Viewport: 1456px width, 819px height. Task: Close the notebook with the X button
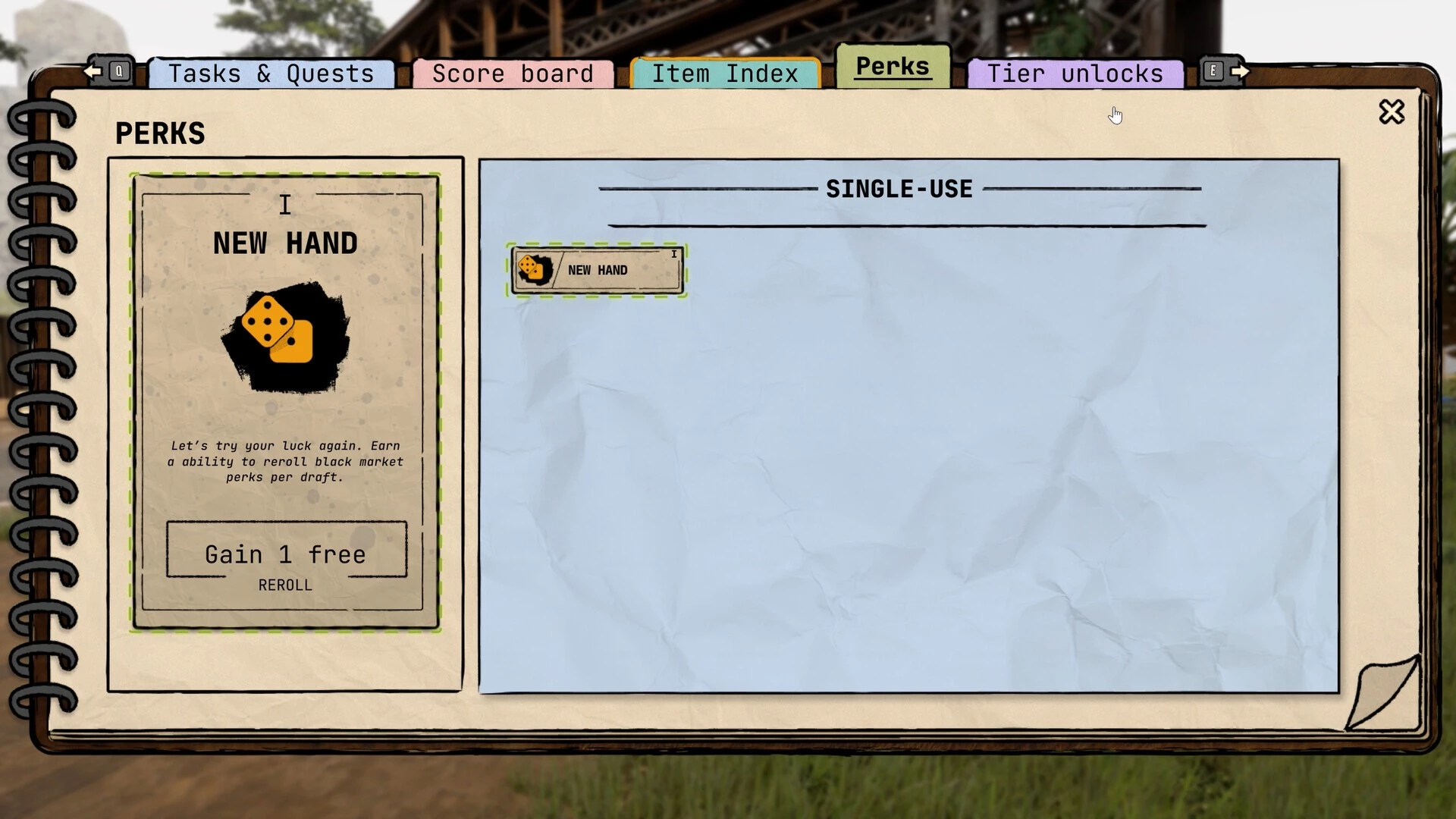pos(1392,112)
